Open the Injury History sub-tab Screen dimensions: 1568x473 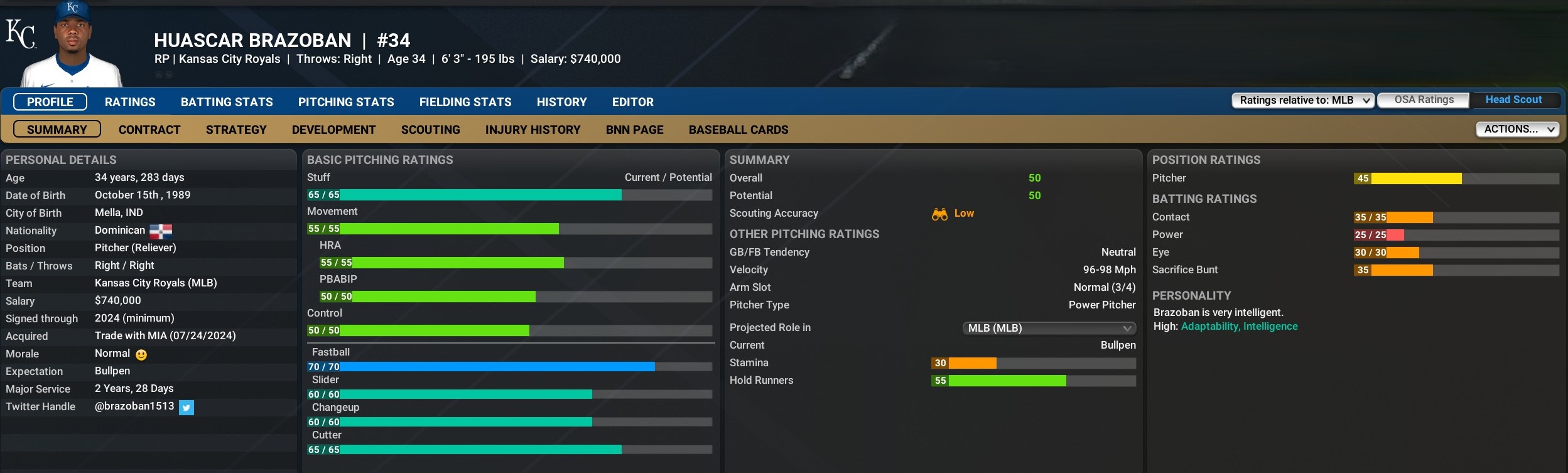point(533,129)
